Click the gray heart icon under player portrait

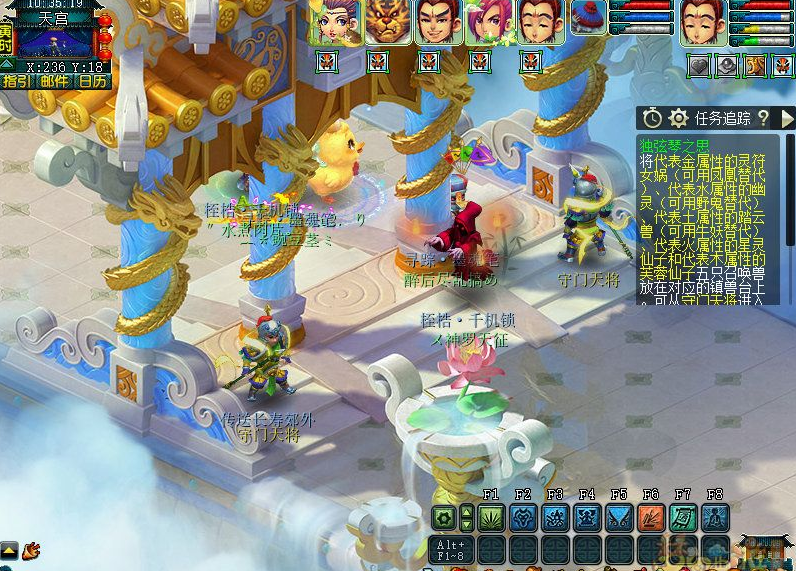point(699,66)
